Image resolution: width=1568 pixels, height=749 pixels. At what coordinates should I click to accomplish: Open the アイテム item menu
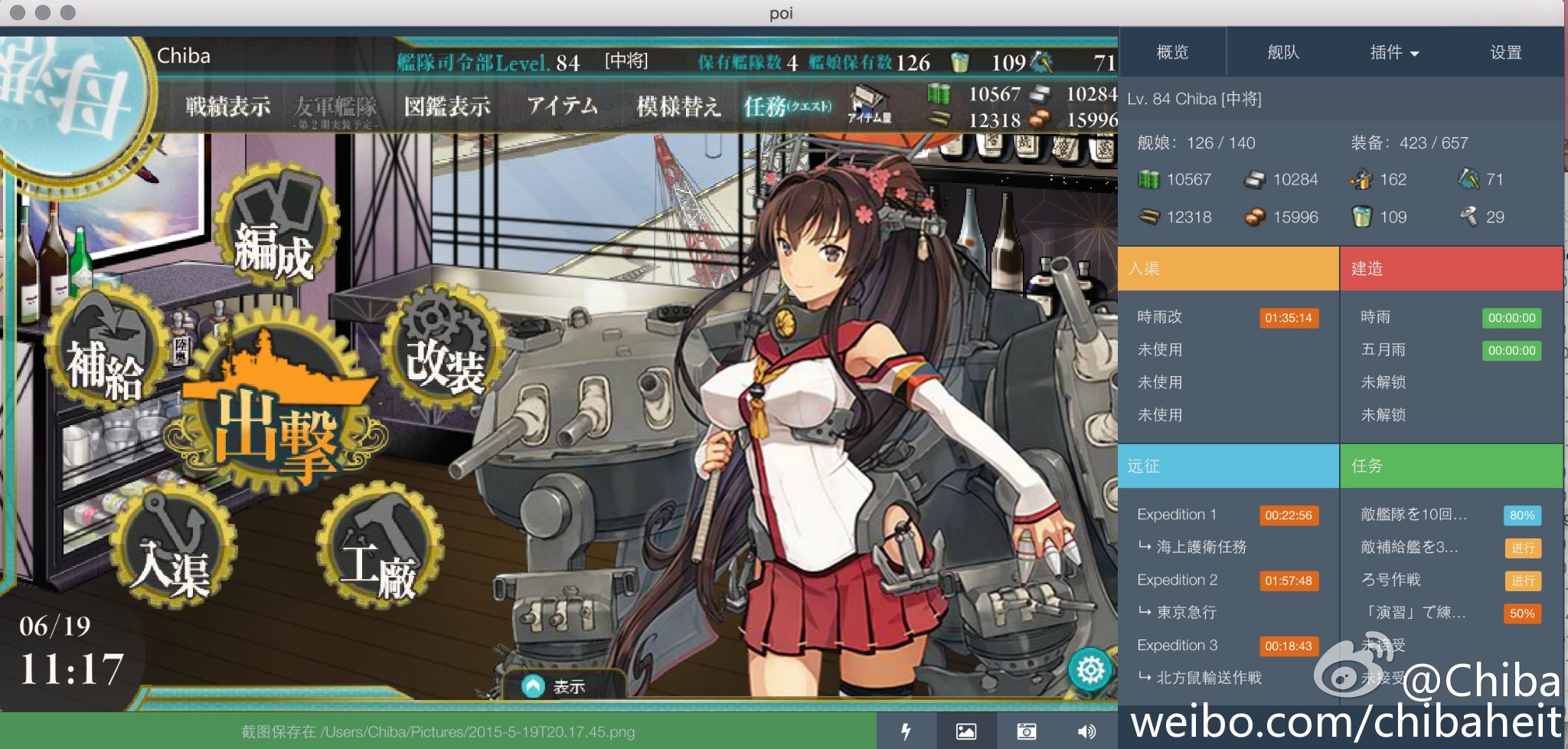562,106
